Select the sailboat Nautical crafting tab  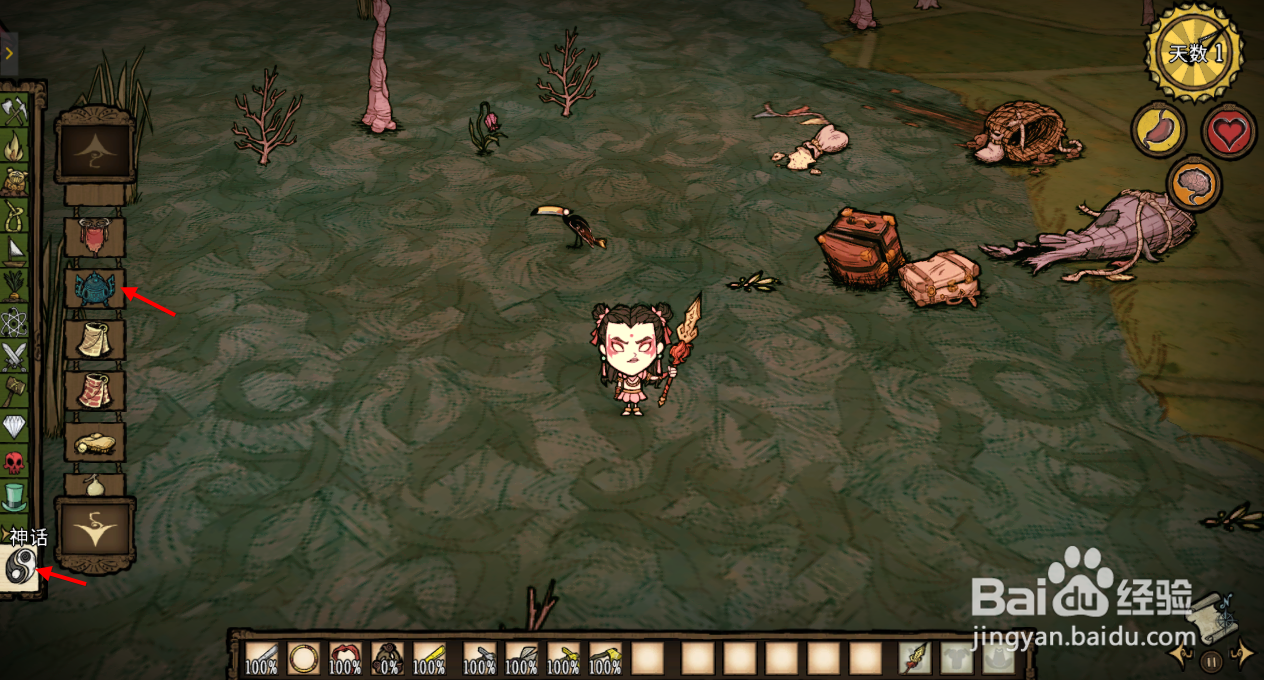pyautogui.click(x=14, y=250)
